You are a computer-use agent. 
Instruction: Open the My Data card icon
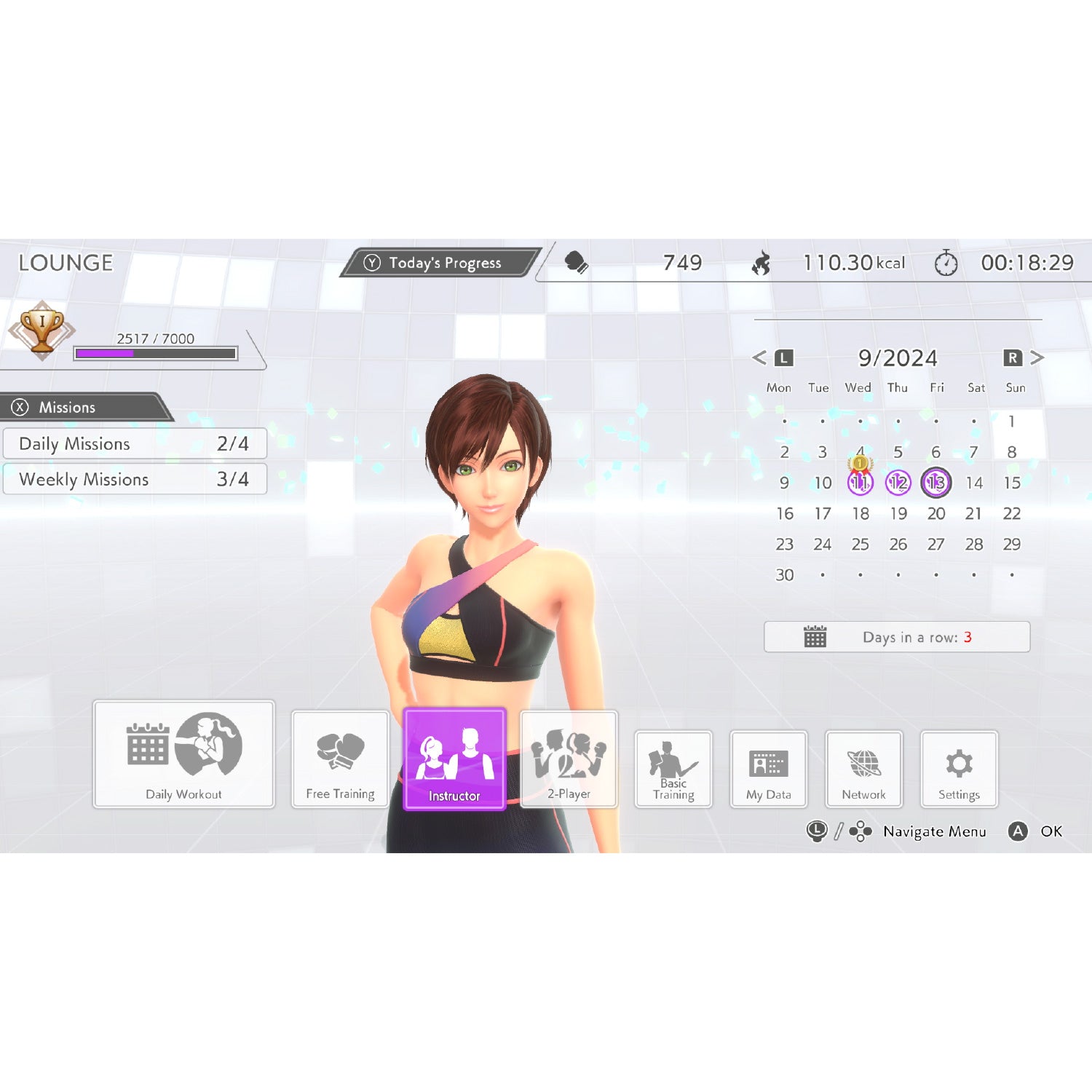(768, 763)
